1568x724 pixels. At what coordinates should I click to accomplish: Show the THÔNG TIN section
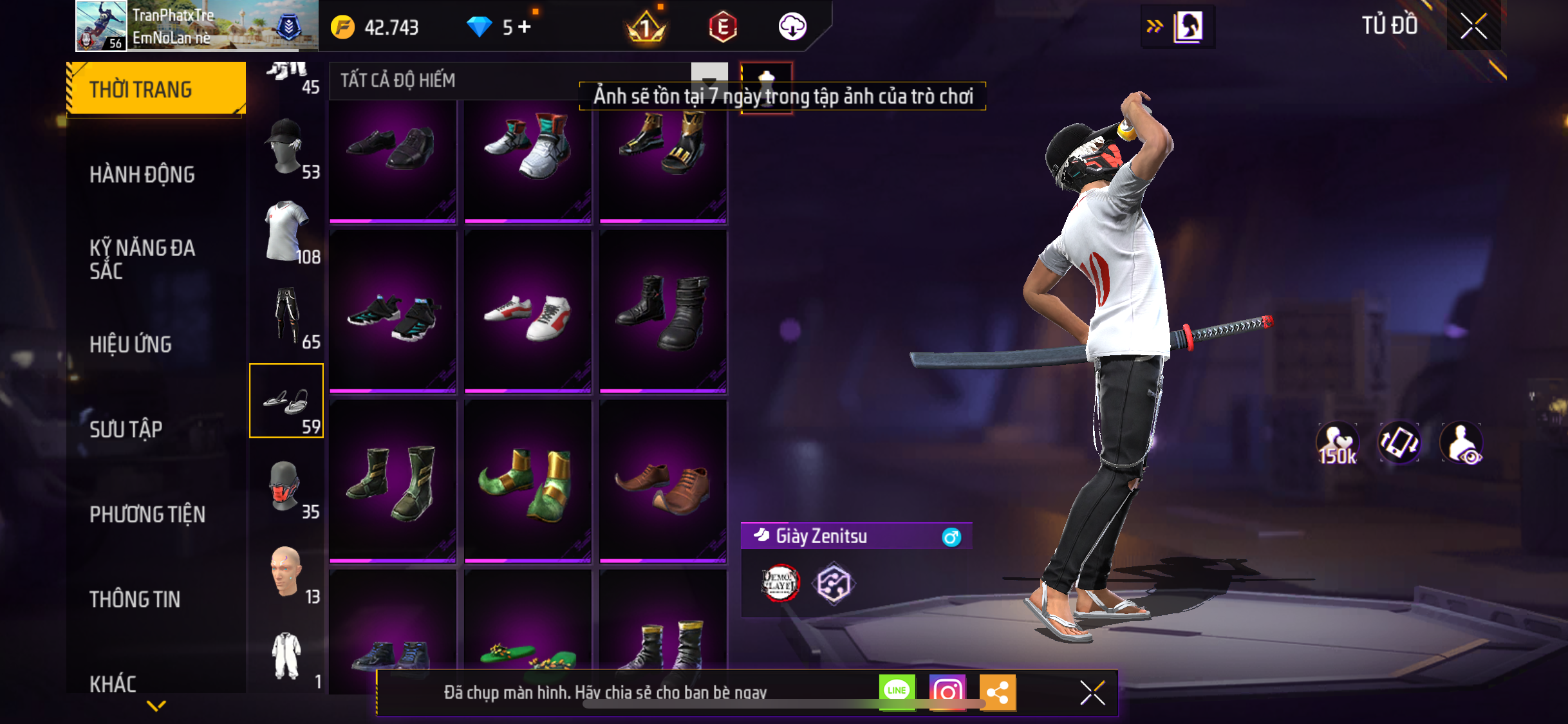click(135, 599)
